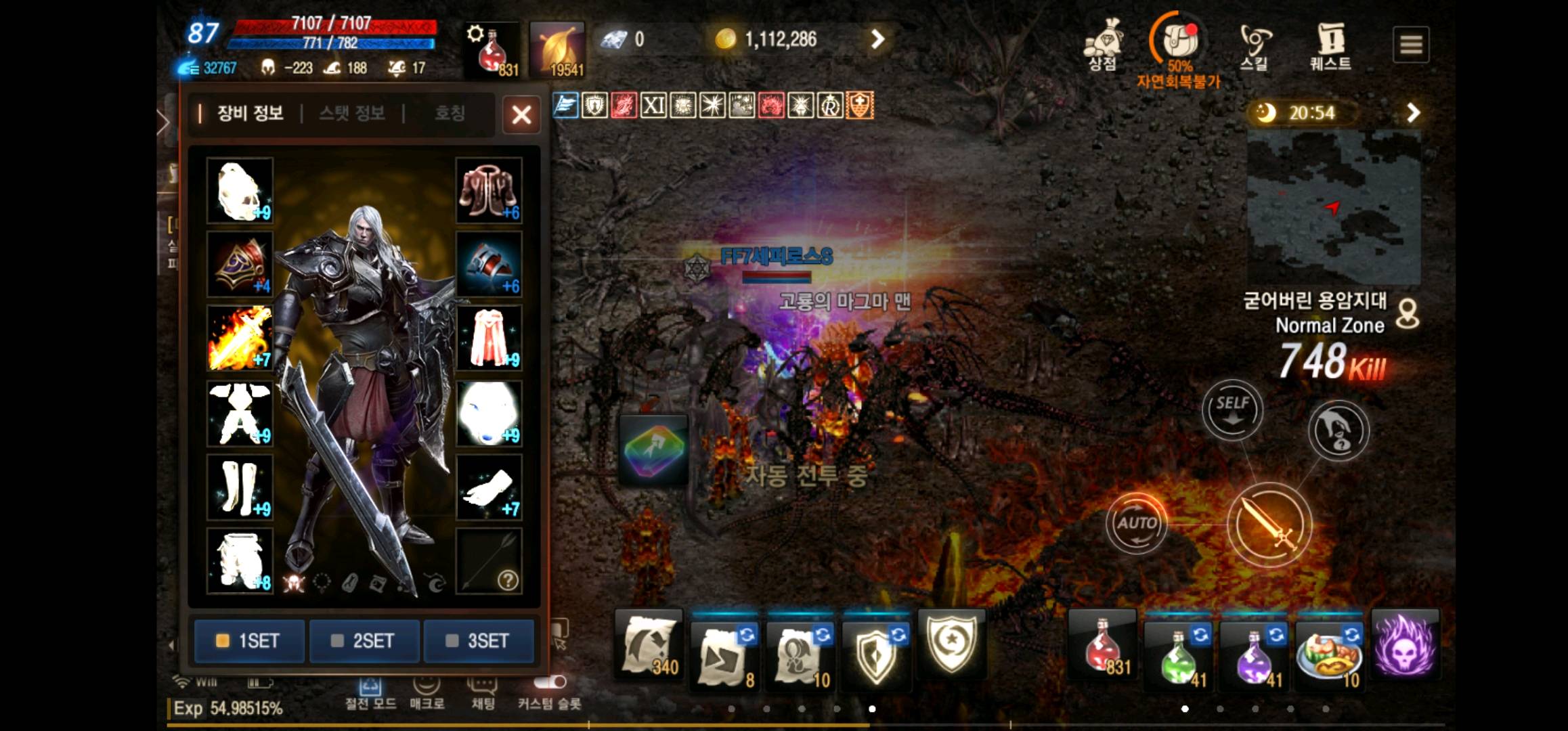Select the 2SET equipment preset
The height and width of the screenshot is (731, 1568).
point(364,640)
